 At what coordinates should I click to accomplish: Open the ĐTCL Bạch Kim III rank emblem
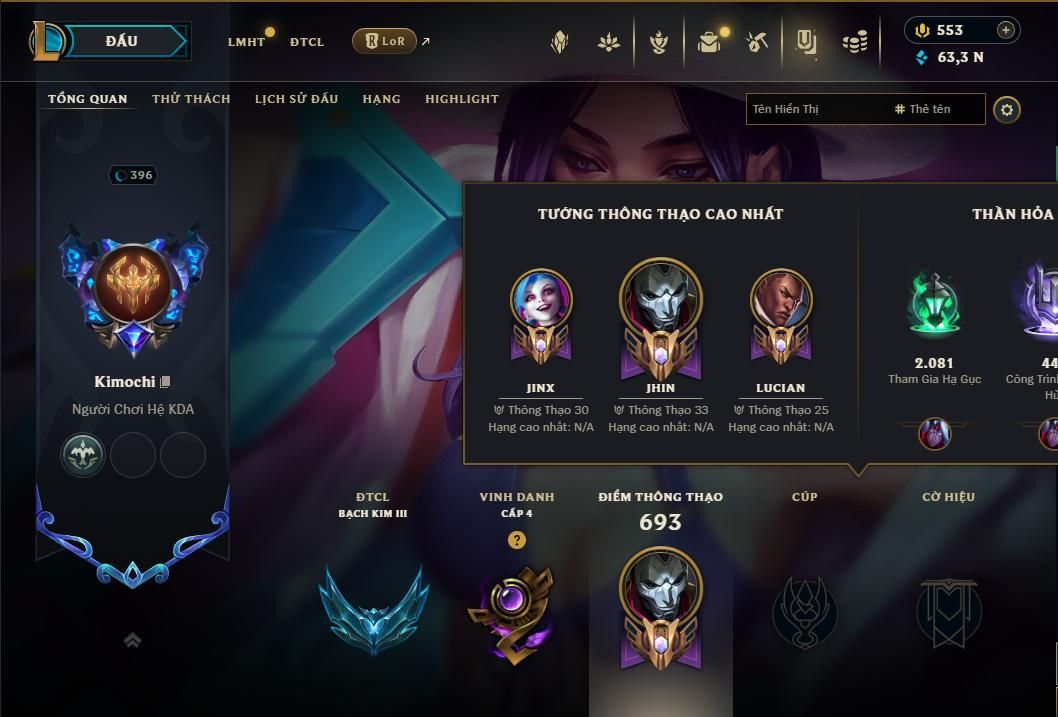tap(372, 607)
